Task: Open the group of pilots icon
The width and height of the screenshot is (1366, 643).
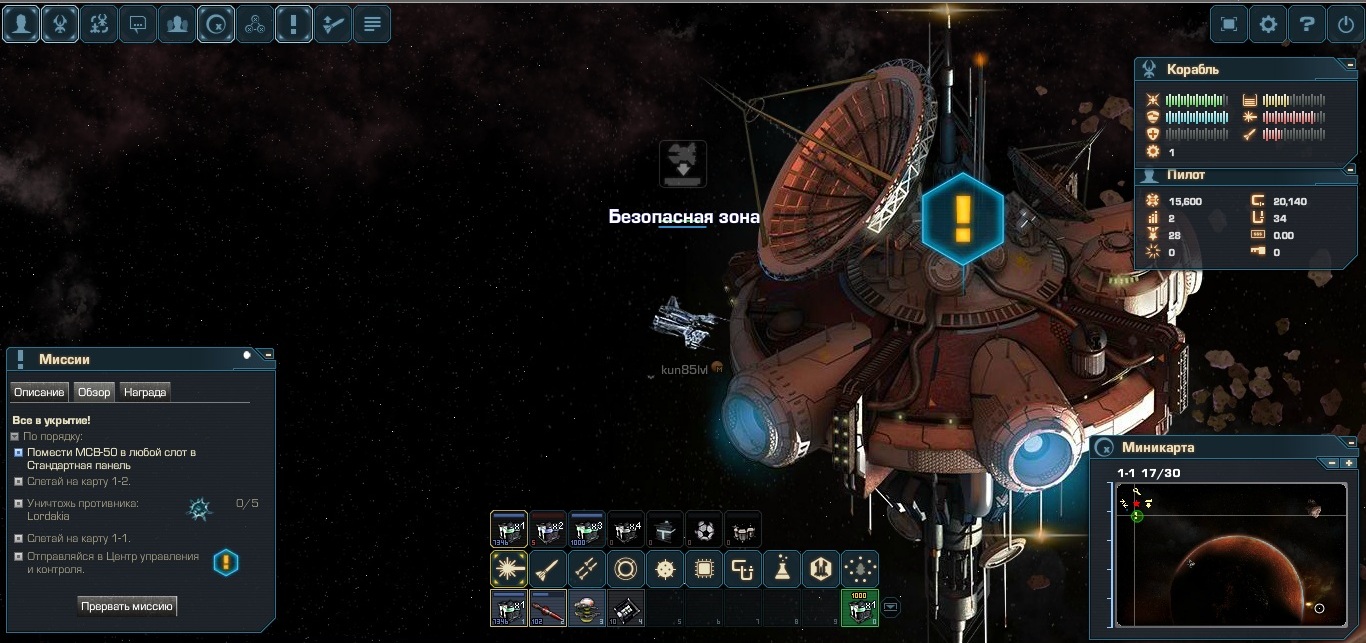Action: tap(177, 24)
